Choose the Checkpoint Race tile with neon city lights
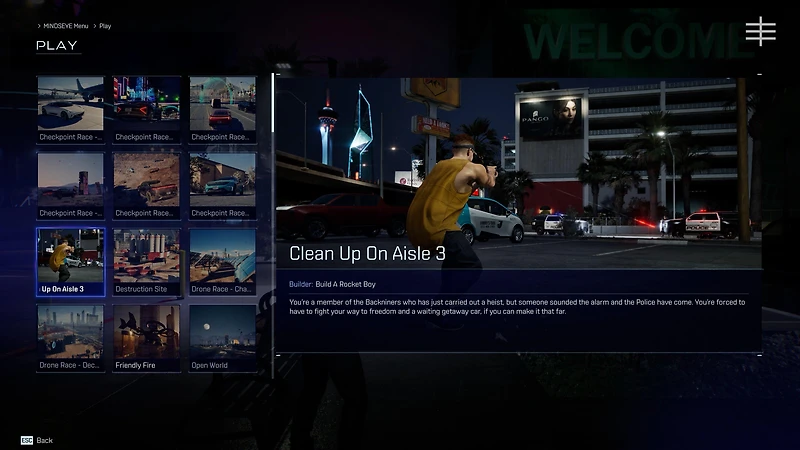 point(146,109)
